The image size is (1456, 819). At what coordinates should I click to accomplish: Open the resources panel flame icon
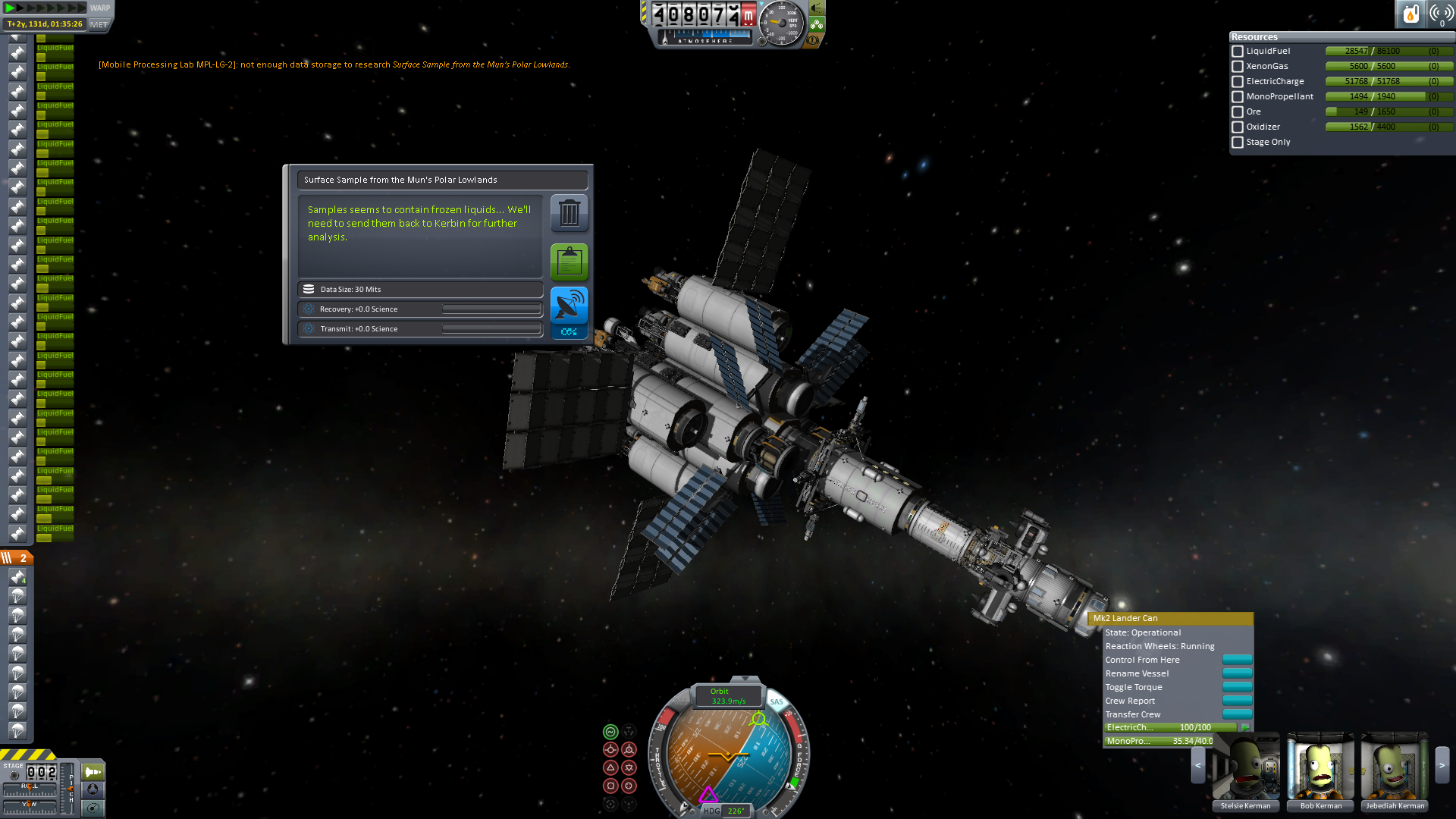click(x=1410, y=14)
